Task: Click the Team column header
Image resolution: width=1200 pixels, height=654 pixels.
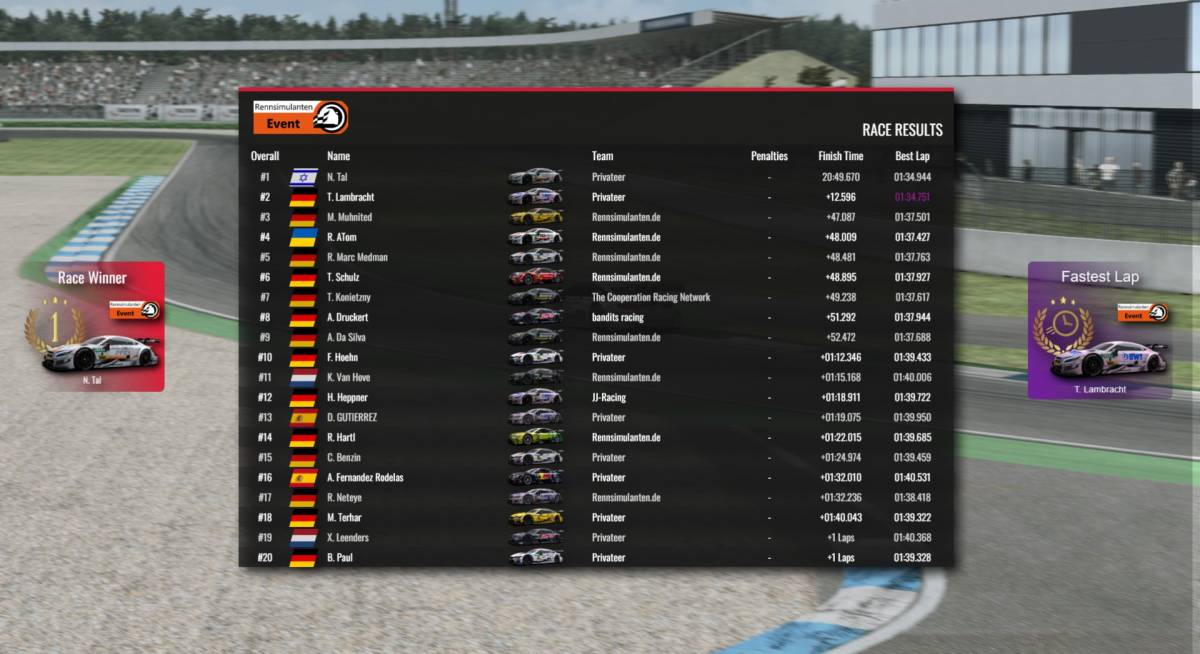Action: 602,156
